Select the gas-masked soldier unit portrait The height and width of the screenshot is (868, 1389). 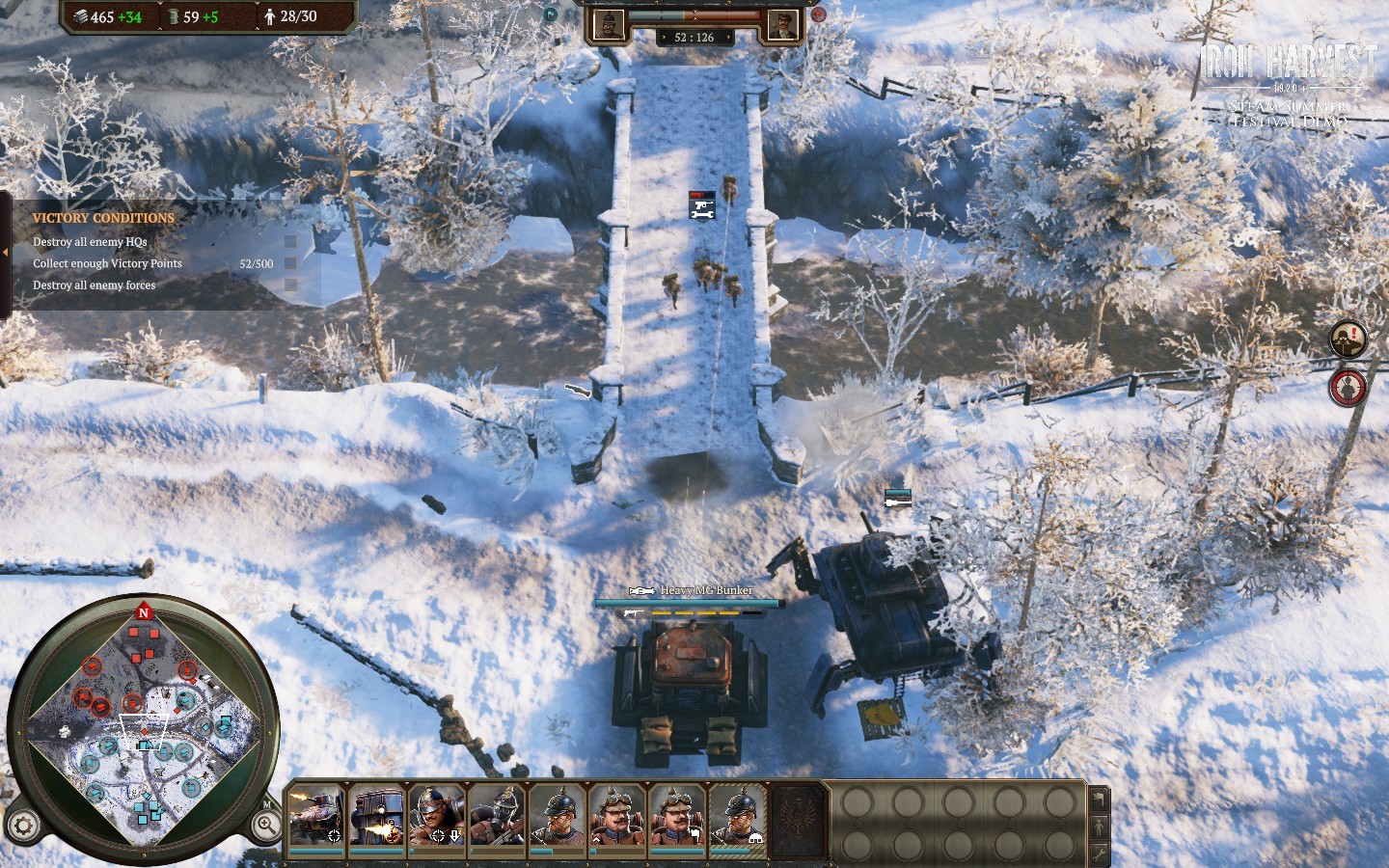click(x=496, y=816)
